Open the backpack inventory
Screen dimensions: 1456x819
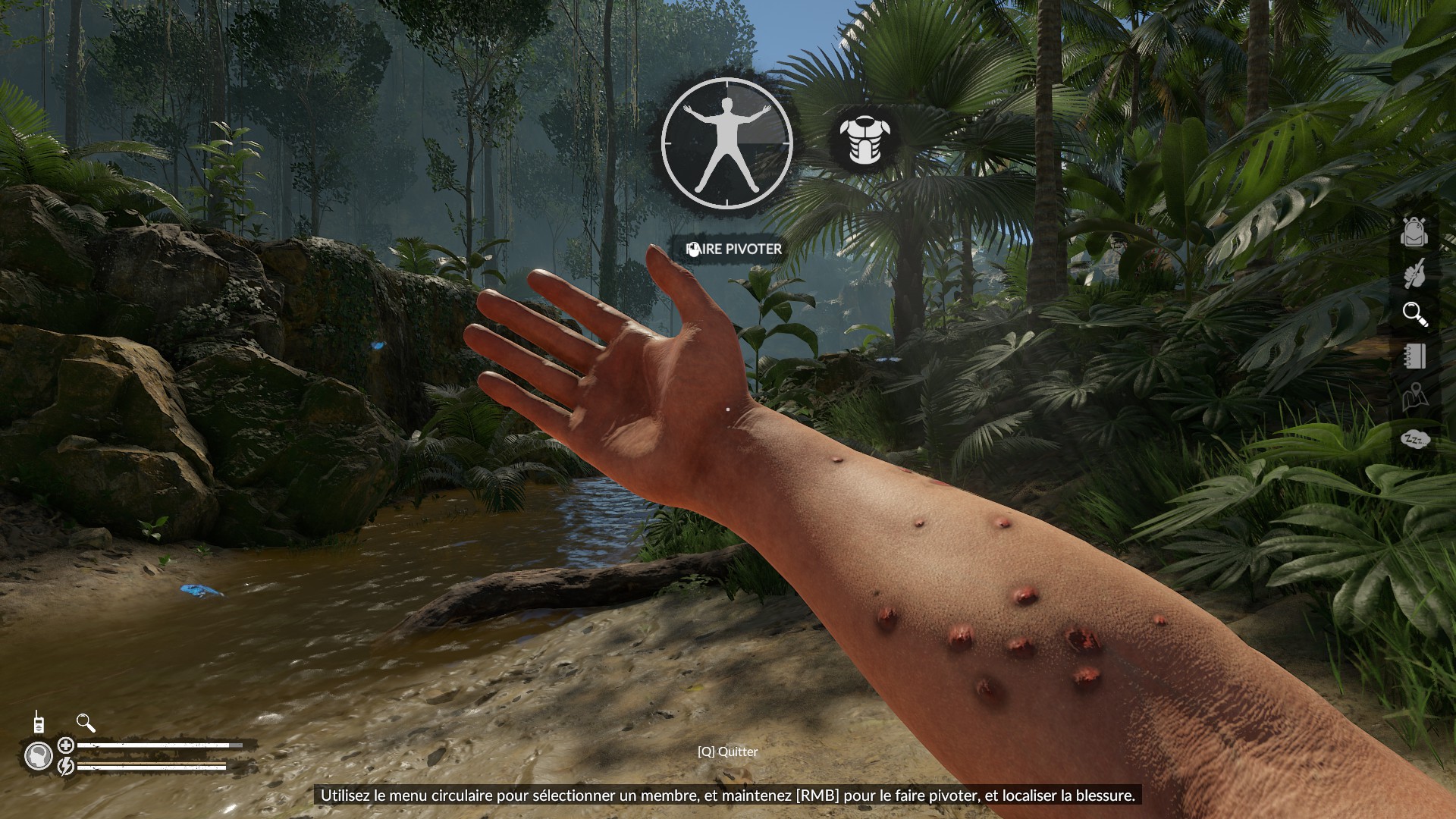click(x=1414, y=232)
